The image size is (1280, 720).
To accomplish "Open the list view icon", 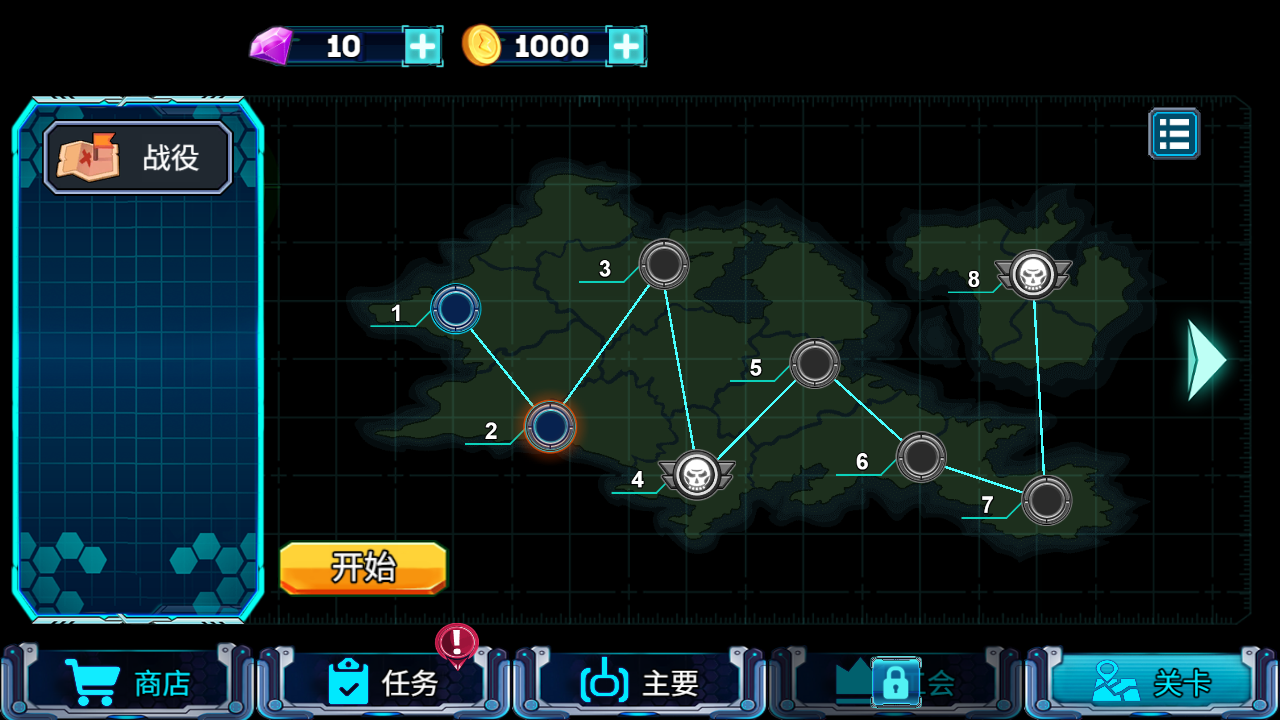I will pyautogui.click(x=1174, y=134).
